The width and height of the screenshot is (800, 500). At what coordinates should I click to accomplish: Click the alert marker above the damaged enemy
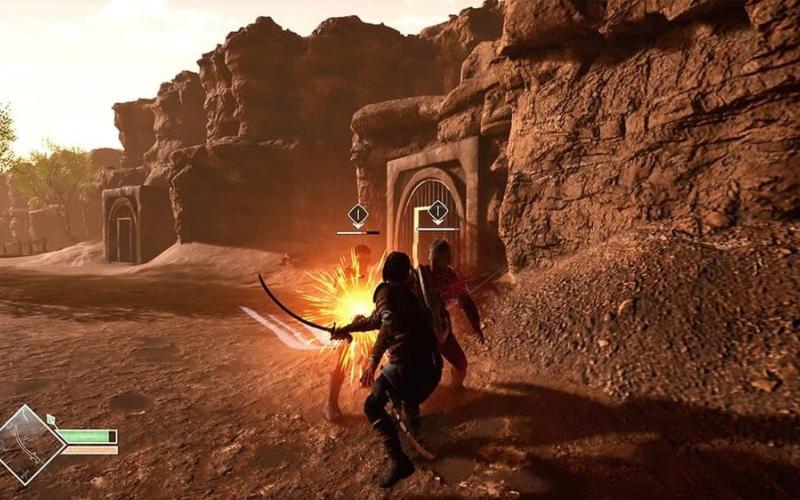tap(358, 214)
